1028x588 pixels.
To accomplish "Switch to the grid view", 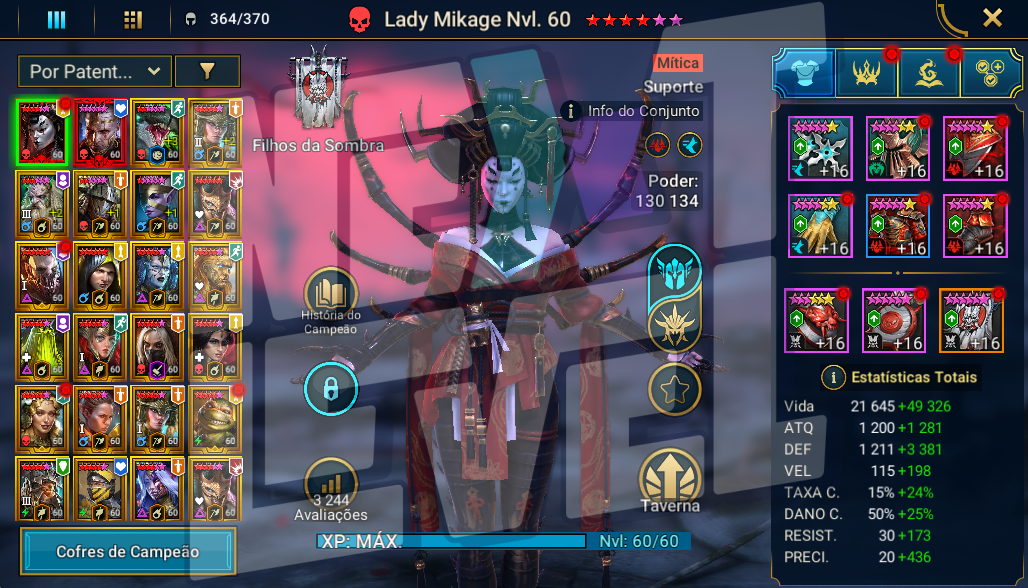I will (x=132, y=19).
